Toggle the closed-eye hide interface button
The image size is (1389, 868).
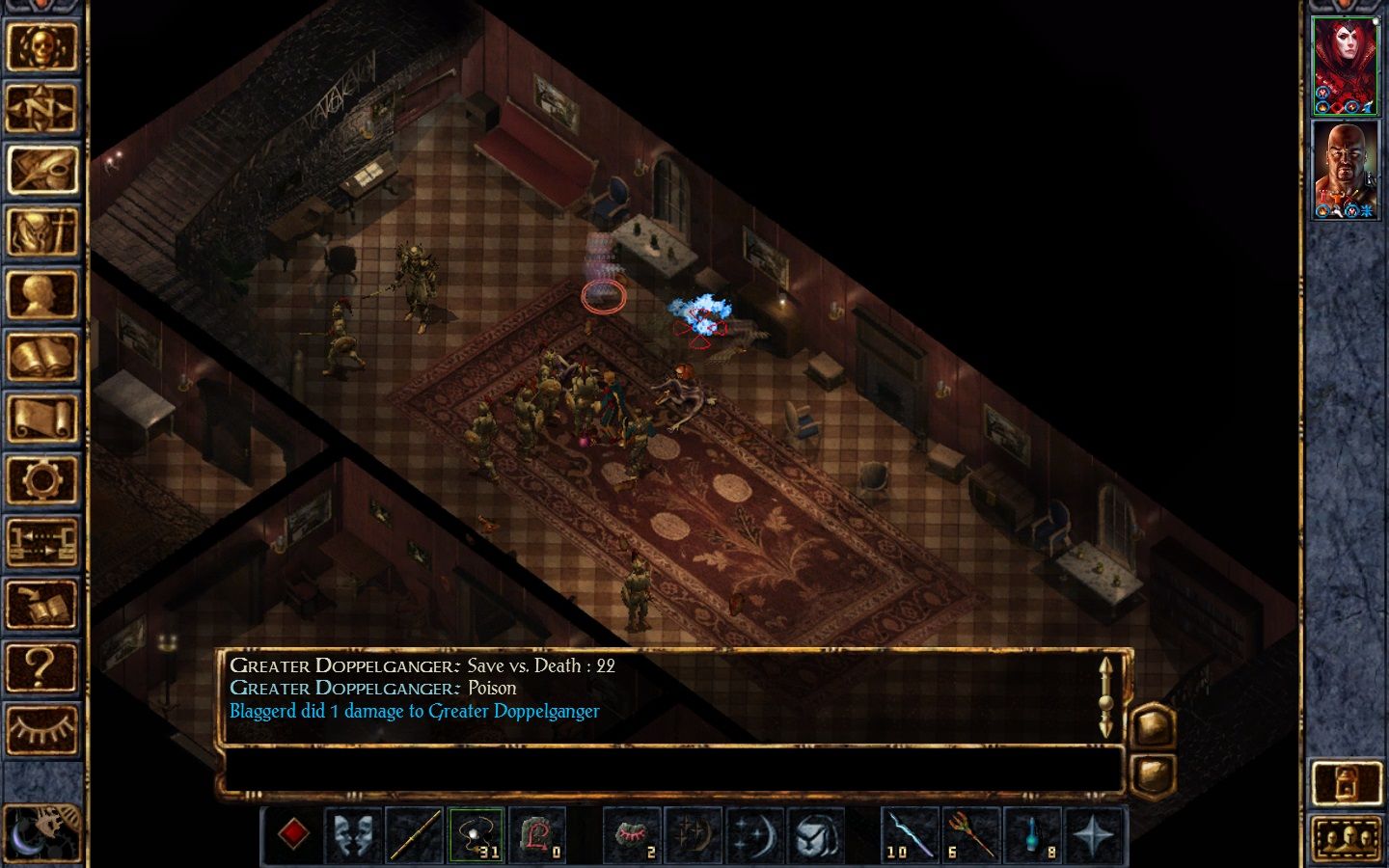point(41,728)
